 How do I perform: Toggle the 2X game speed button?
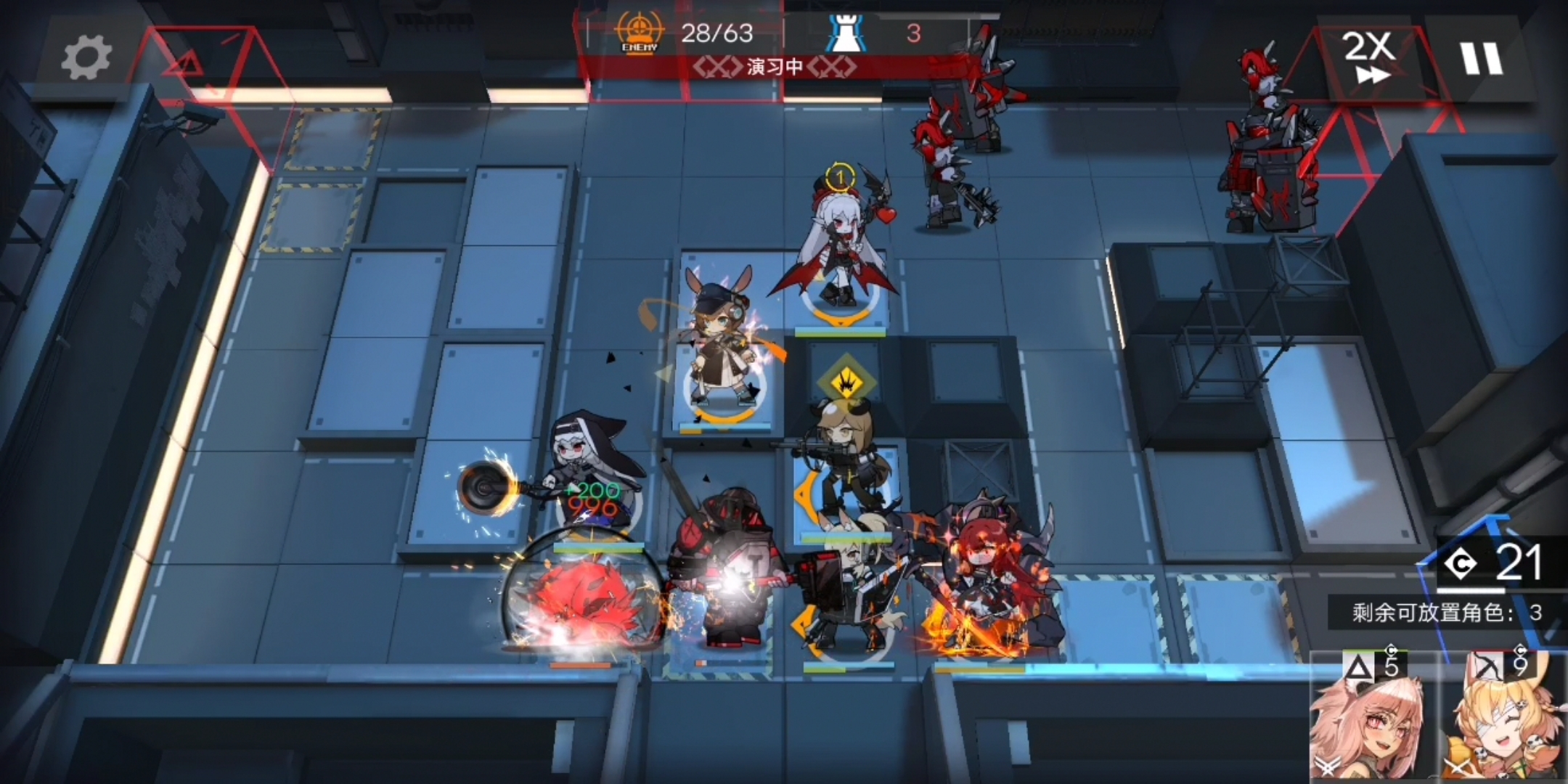coord(1369,58)
